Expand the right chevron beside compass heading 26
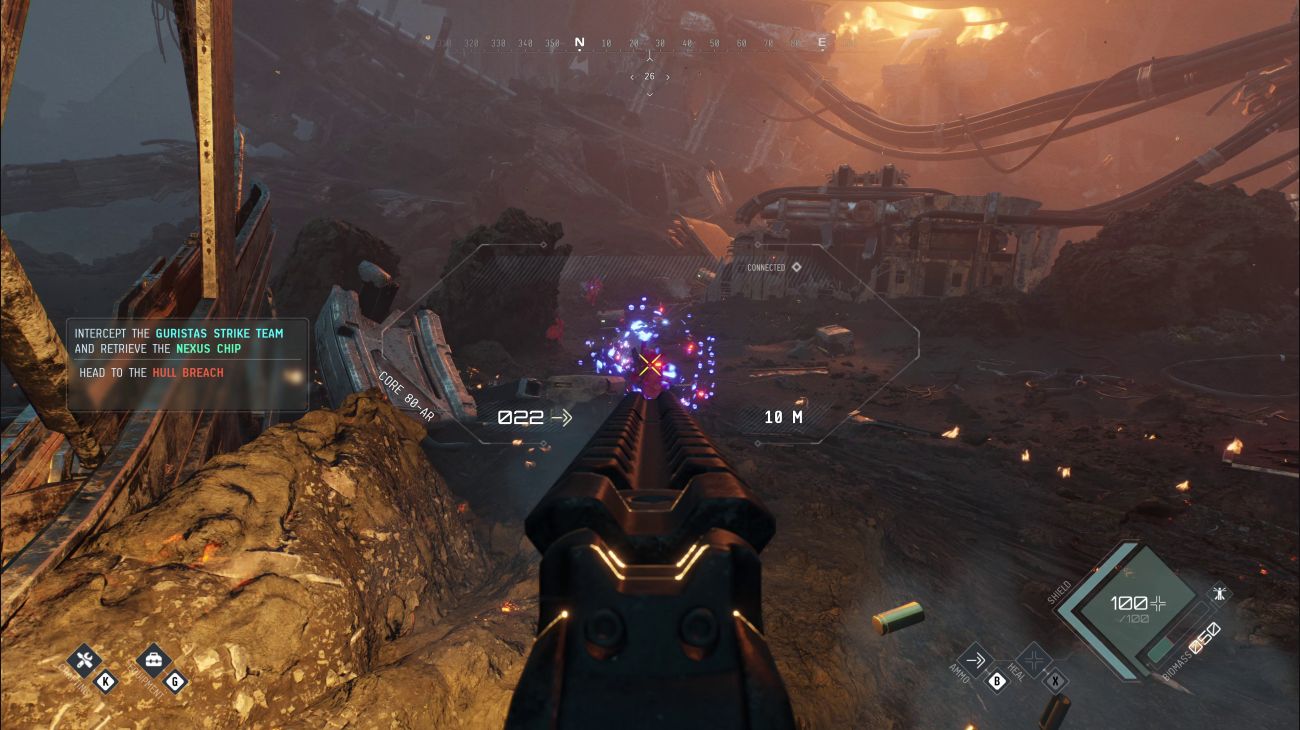This screenshot has height=730, width=1300. click(670, 75)
